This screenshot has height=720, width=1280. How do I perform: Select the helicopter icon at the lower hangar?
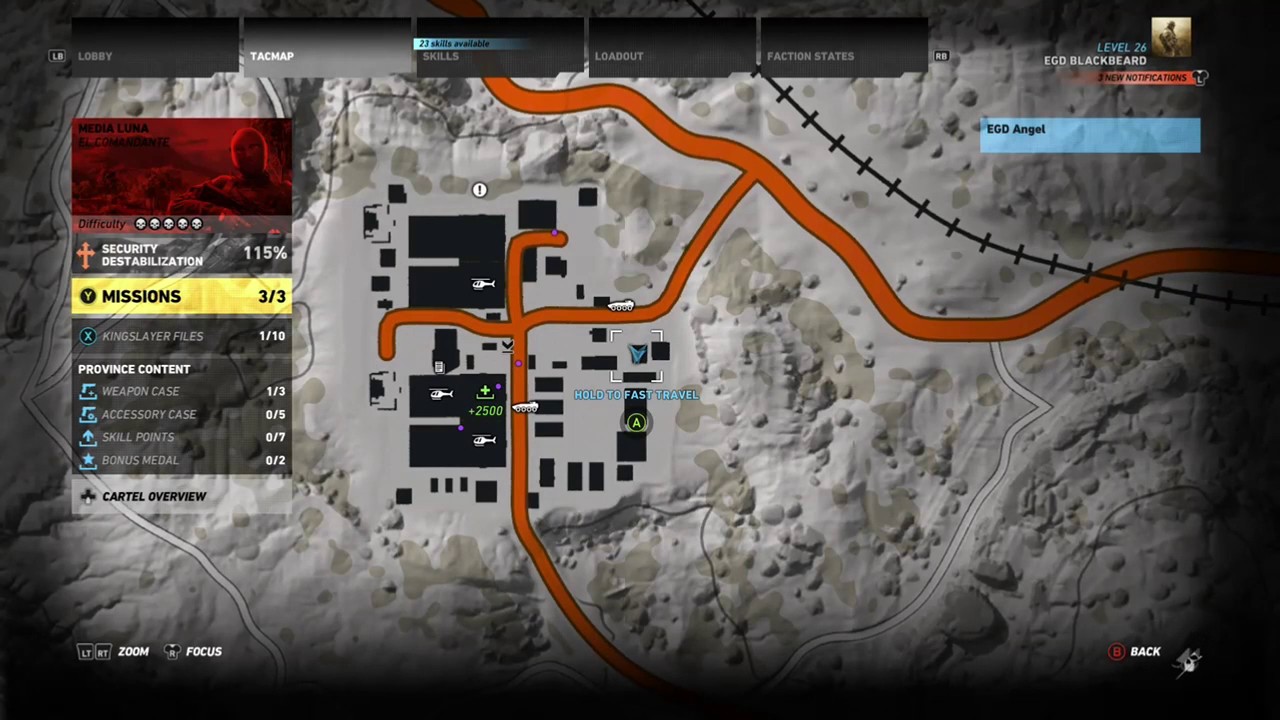(484, 440)
